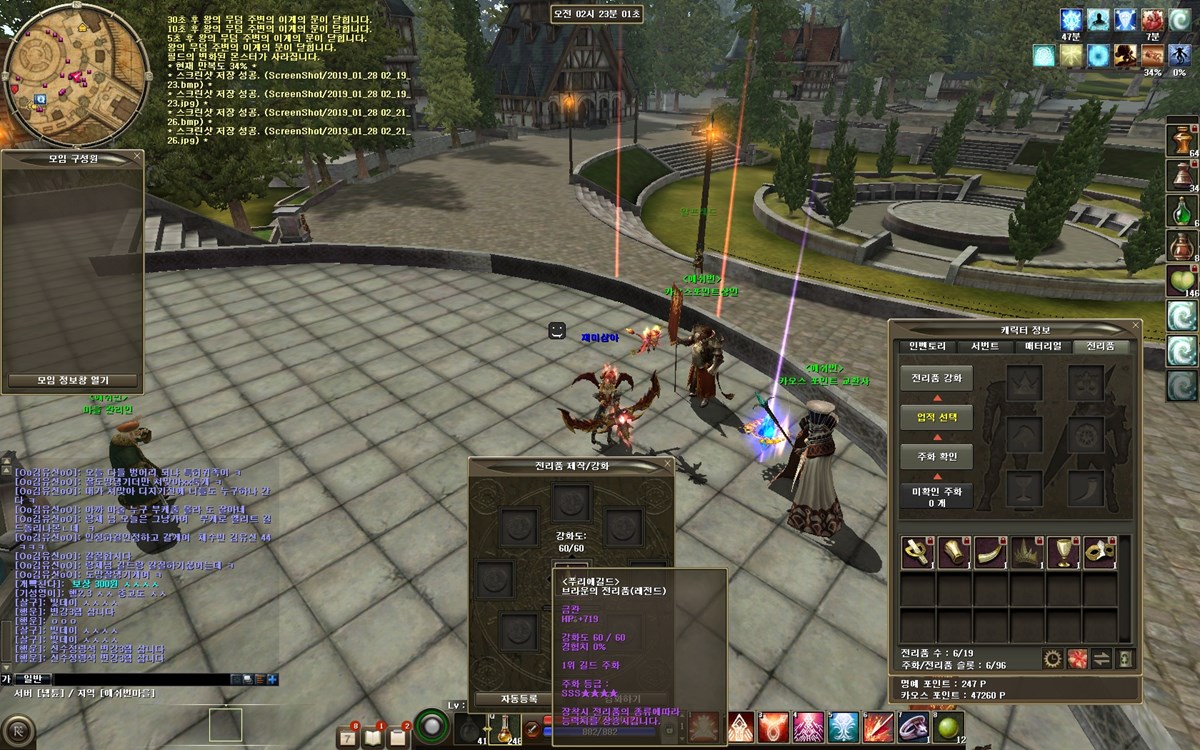
Task: Click the swap arrows icon in trophy panel
Action: (1101, 658)
